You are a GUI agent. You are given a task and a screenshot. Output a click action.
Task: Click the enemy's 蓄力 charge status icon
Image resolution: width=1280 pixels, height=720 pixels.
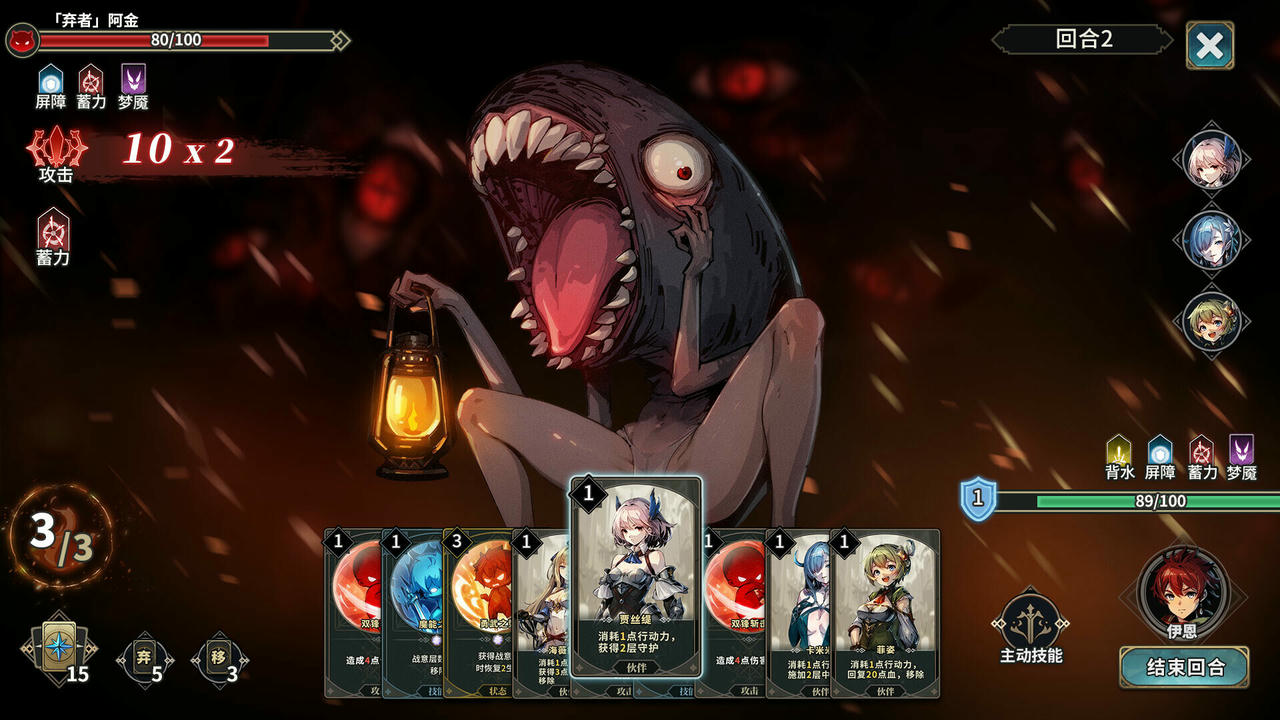[52, 232]
